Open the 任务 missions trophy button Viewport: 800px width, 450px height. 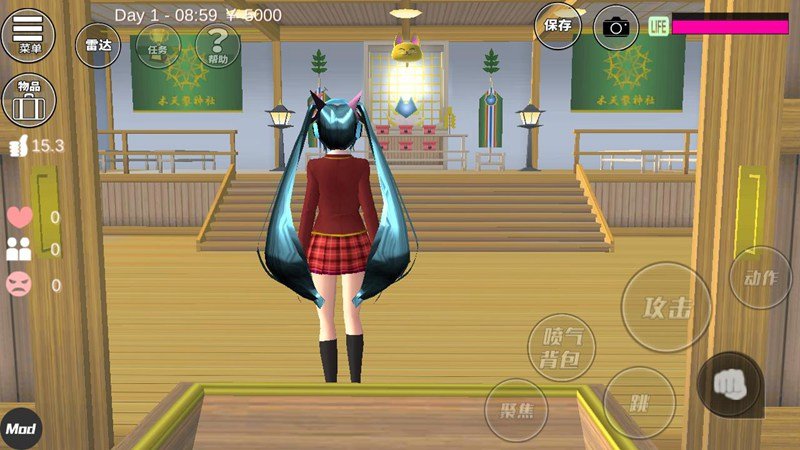tap(158, 45)
